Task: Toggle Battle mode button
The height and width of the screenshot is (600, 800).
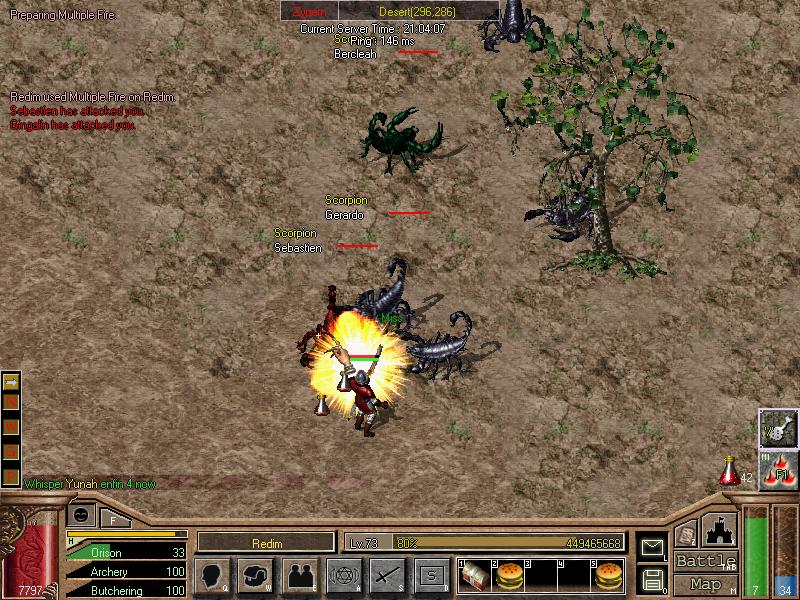Action: (705, 561)
